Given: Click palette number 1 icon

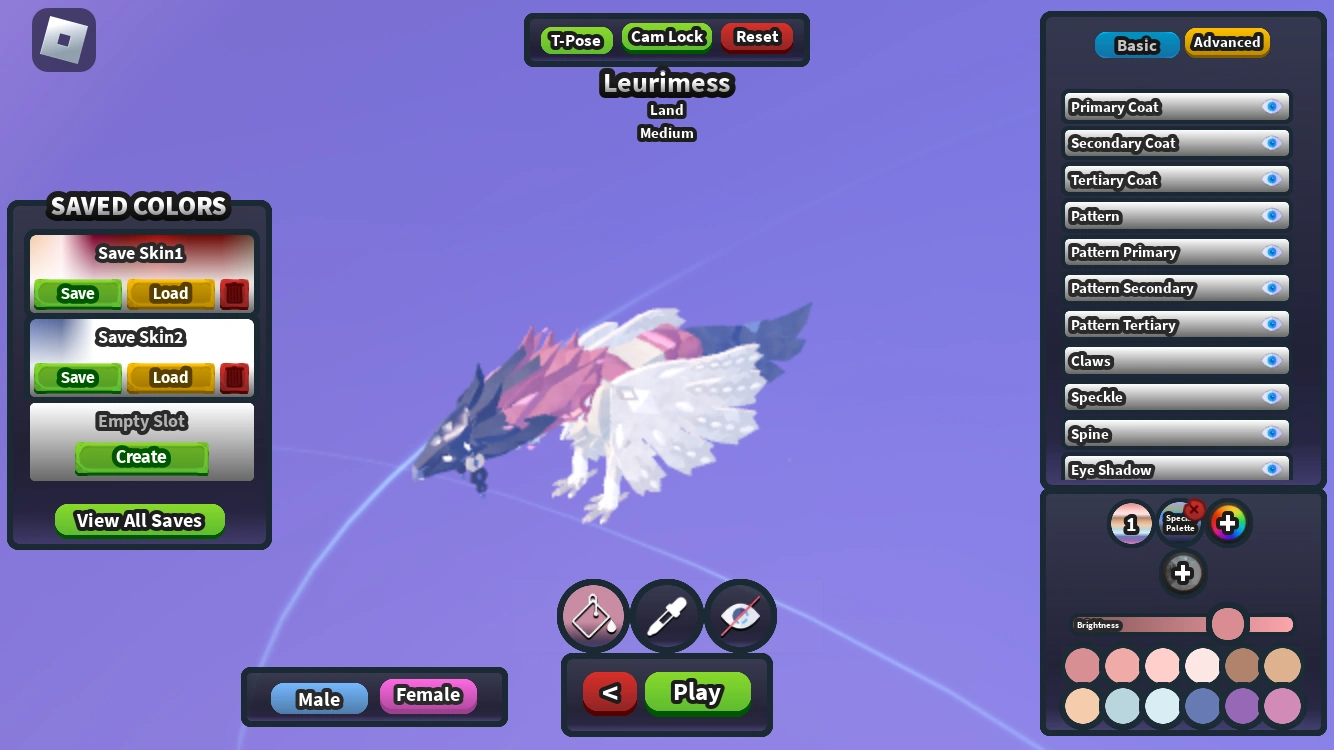Looking at the screenshot, I should pos(1131,522).
